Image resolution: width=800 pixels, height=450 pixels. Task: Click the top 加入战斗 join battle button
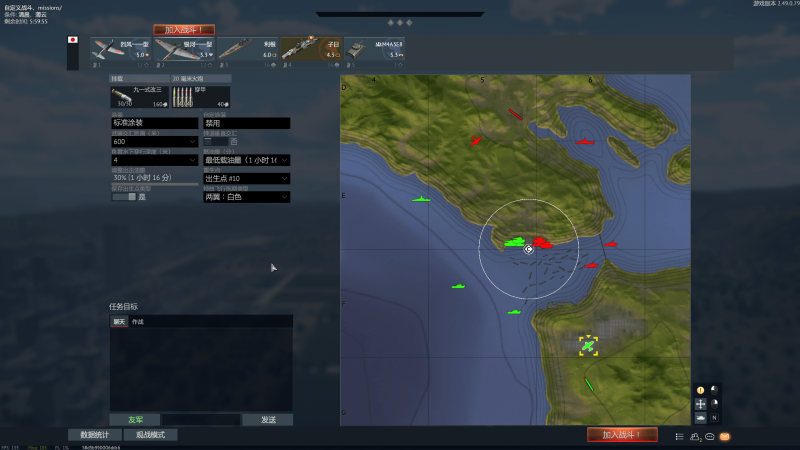tap(183, 30)
